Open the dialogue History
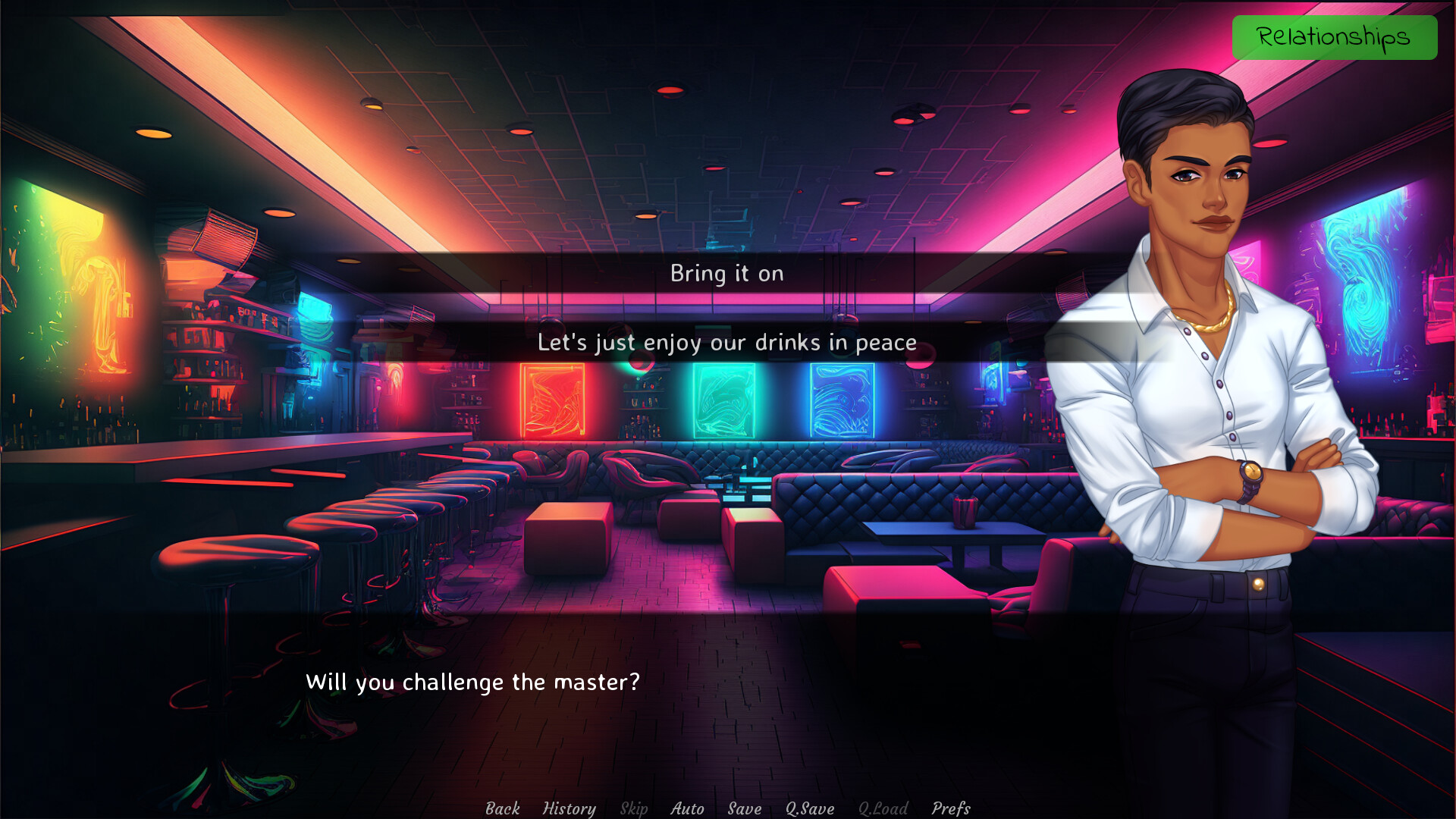Viewport: 1456px width, 819px height. 570,808
